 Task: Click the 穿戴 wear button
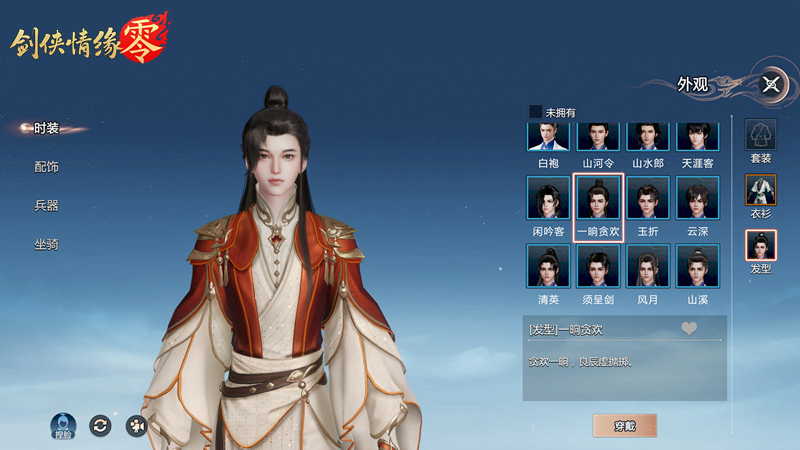pos(625,425)
